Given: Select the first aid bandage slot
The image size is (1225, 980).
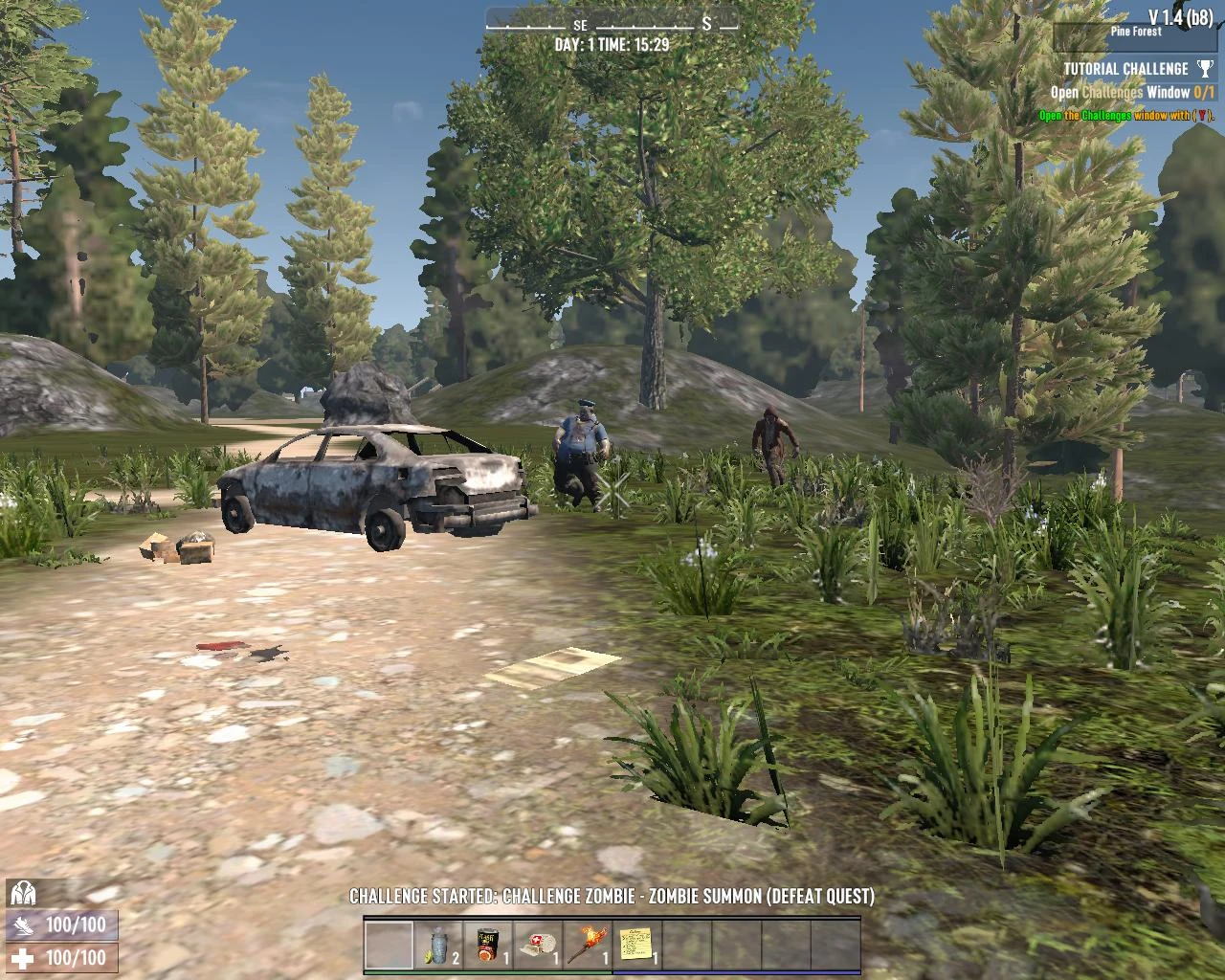Looking at the screenshot, I should (539, 946).
